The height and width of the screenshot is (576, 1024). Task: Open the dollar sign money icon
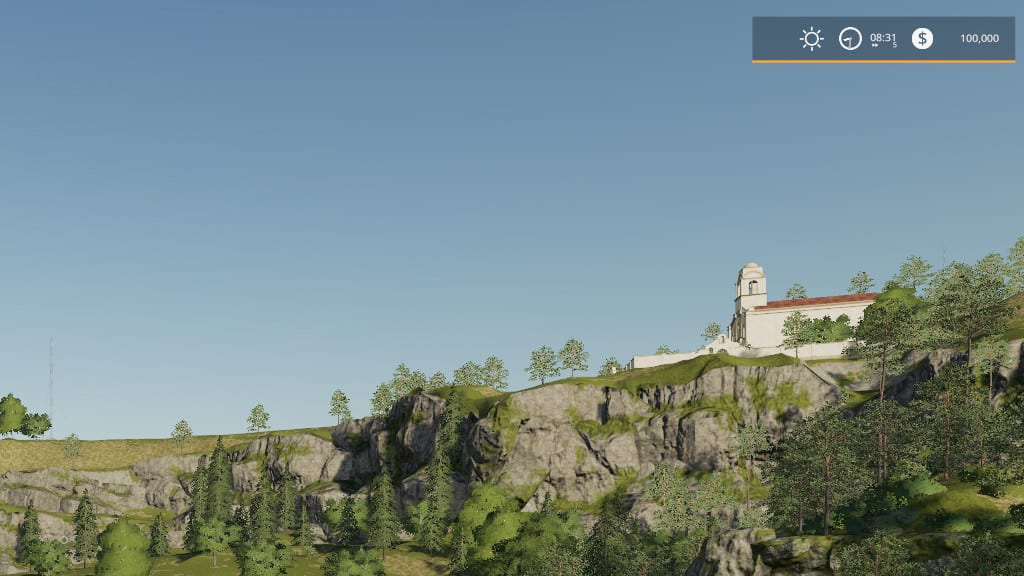[922, 39]
